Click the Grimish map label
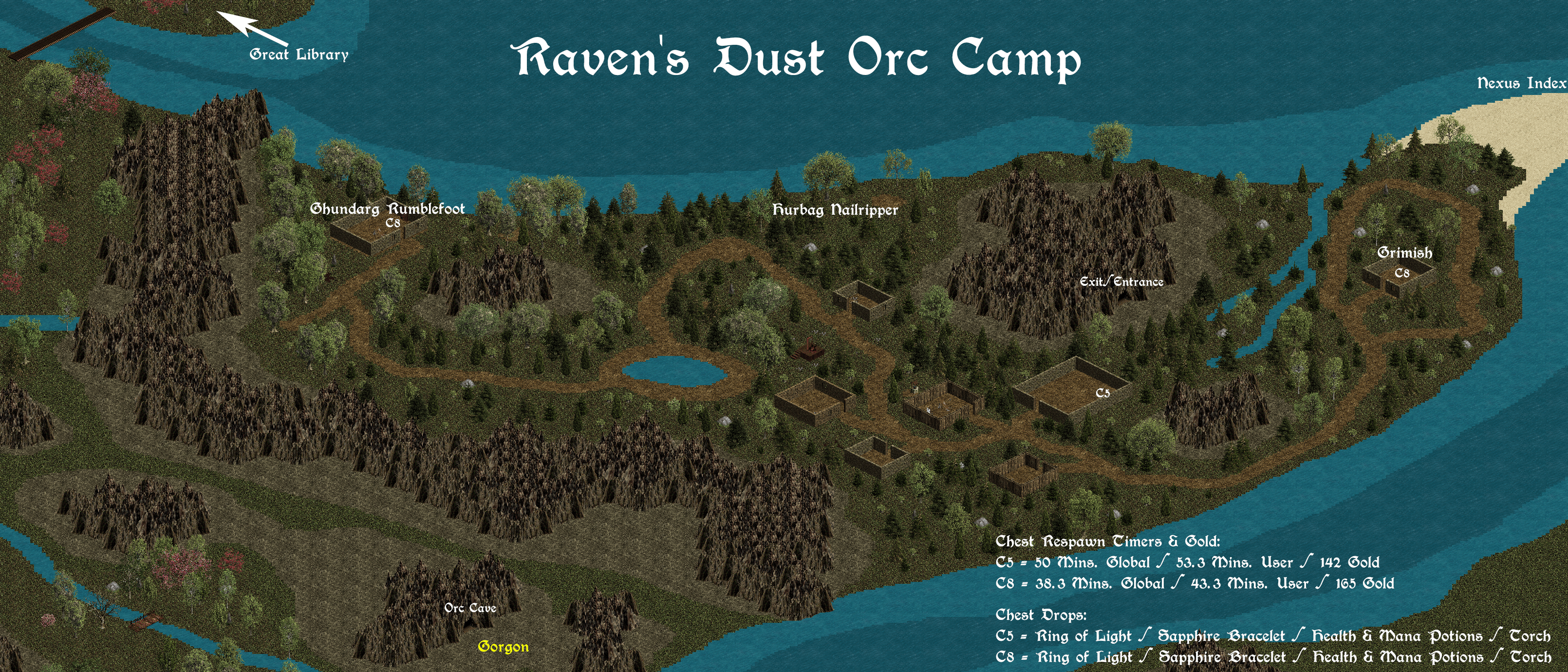 pos(1405,253)
